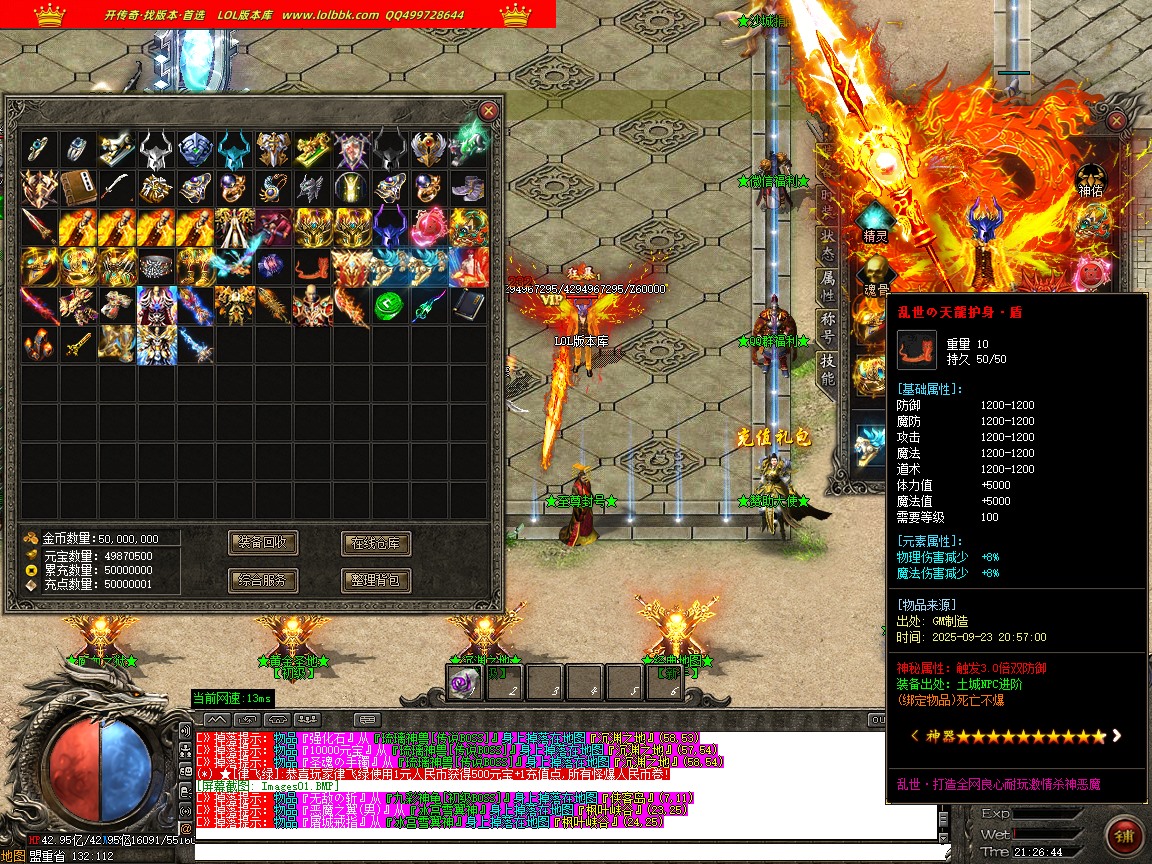Pick the red serpent shield item in bag
This screenshot has height=864, width=1152.
pos(311,267)
